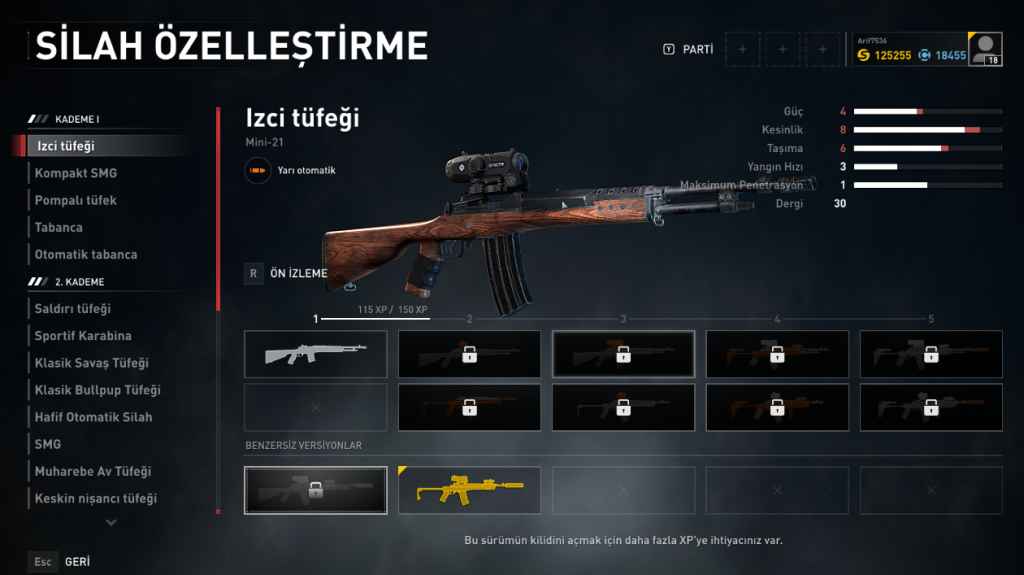The width and height of the screenshot is (1024, 575).
Task: Select Keskin nişancı tüfeği entry
Action: tap(96, 498)
